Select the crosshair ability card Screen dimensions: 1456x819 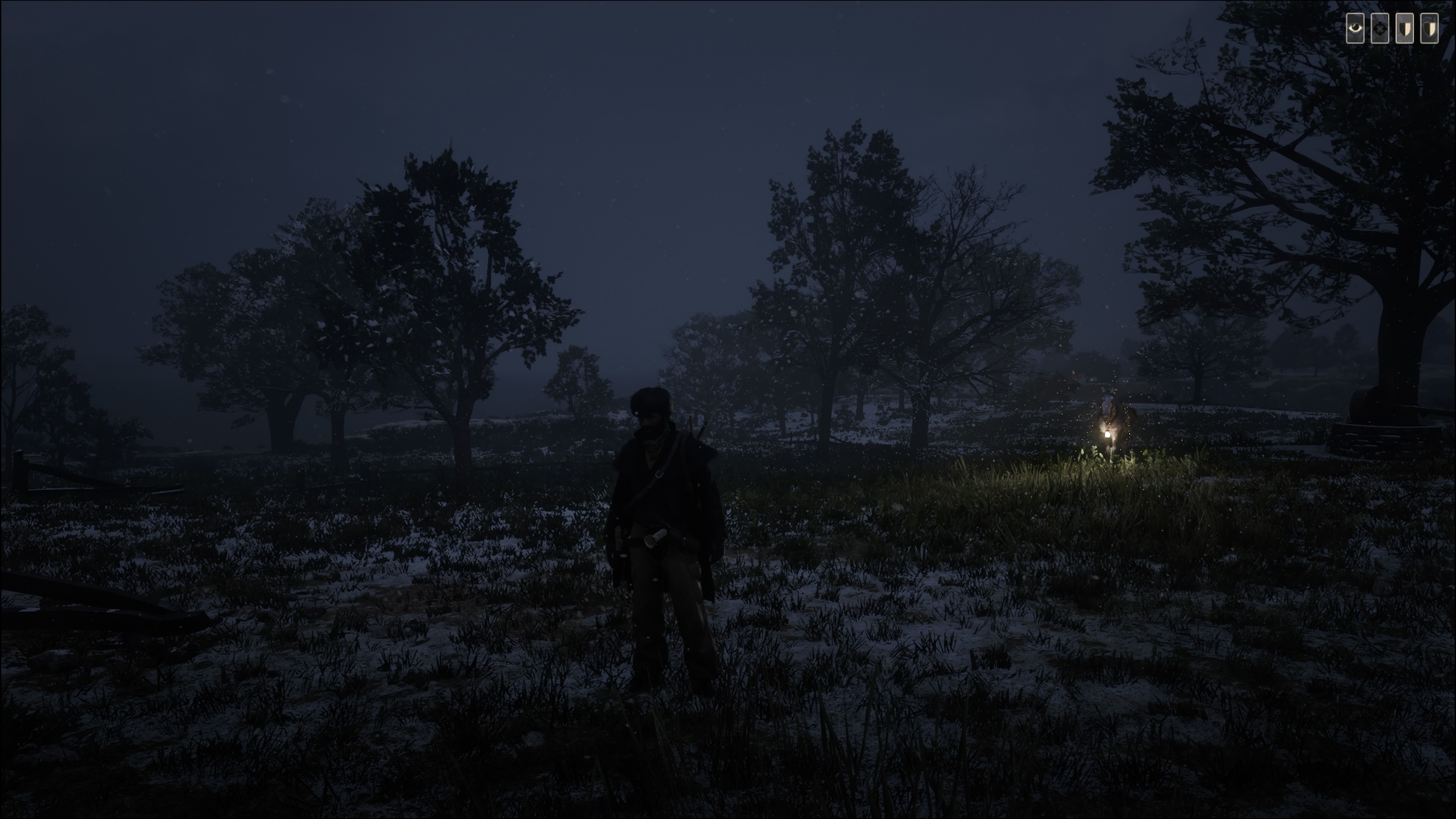click(x=1380, y=28)
